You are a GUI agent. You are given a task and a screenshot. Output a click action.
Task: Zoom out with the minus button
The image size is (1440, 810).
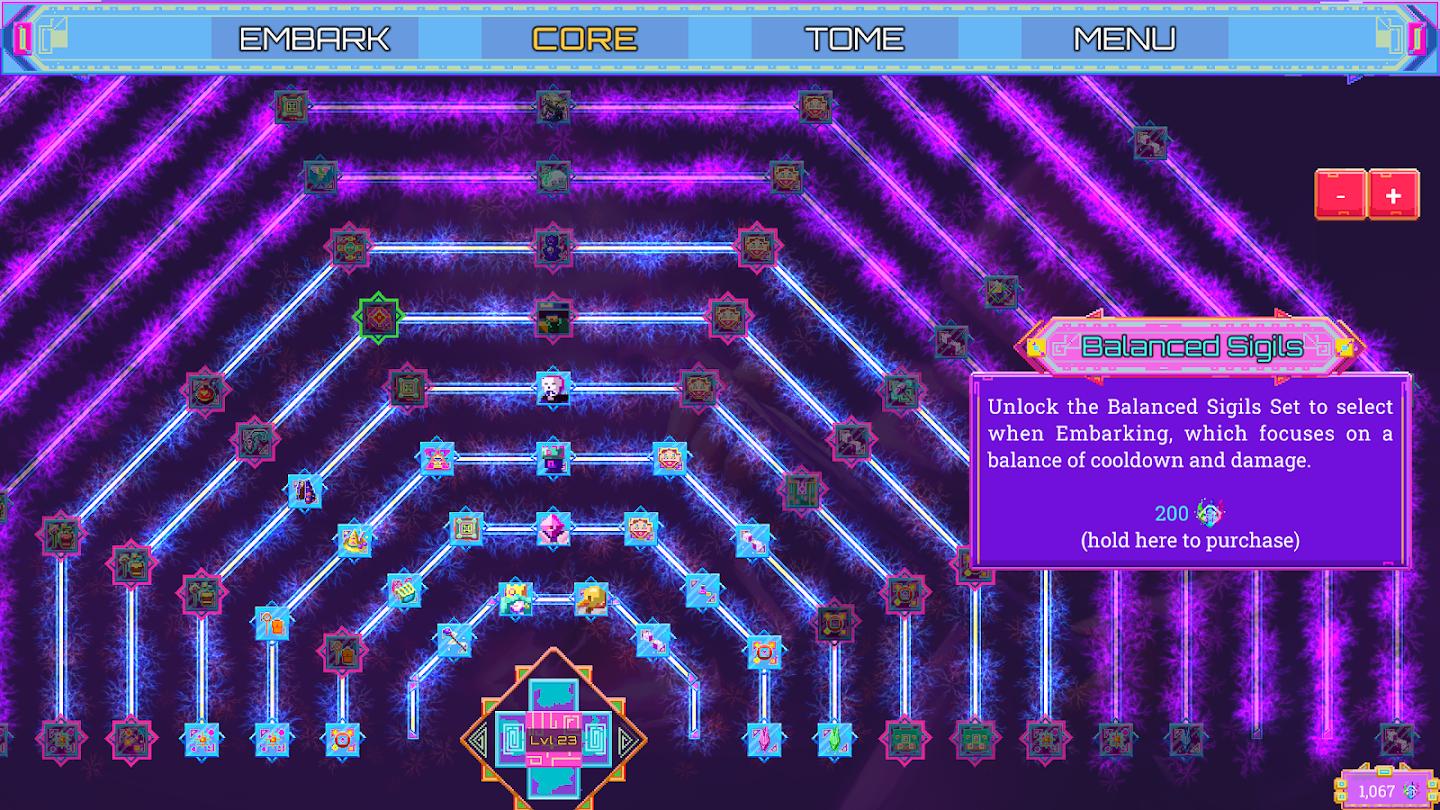(1341, 195)
